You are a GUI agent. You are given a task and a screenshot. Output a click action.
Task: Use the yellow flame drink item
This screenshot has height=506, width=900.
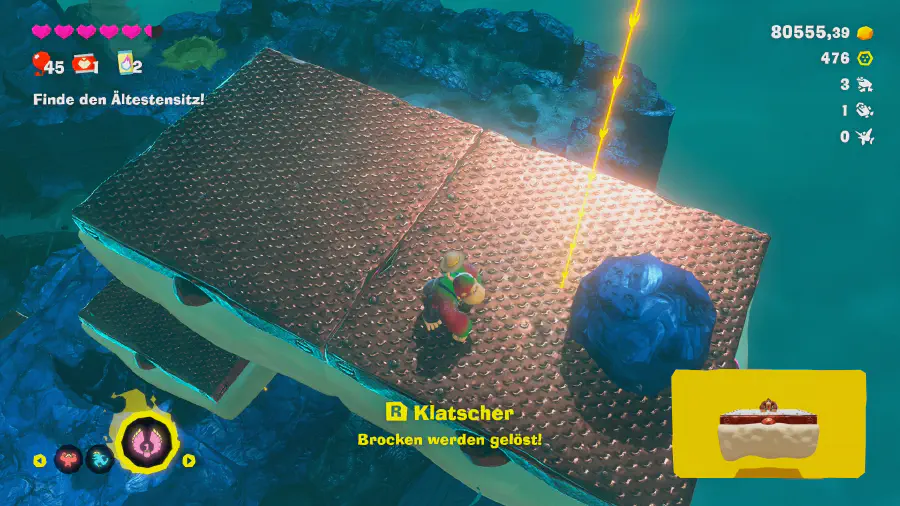[127, 65]
